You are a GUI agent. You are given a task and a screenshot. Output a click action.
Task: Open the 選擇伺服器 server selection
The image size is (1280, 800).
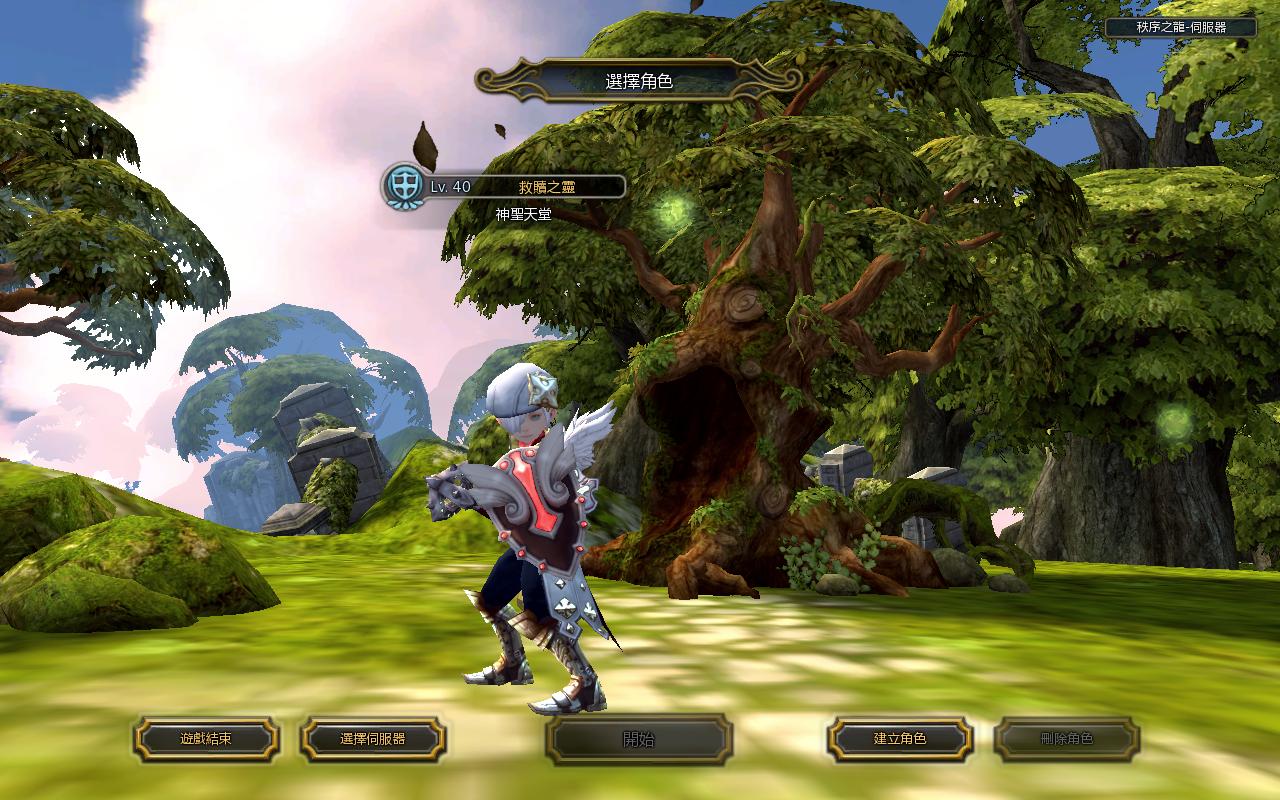tap(373, 739)
